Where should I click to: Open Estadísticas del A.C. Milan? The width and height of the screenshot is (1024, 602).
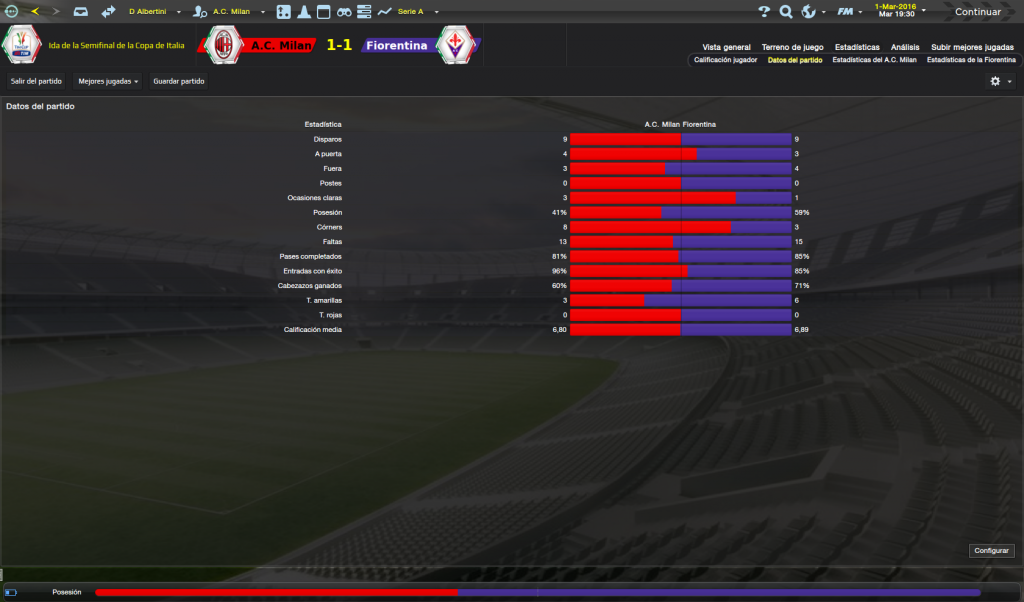[x=874, y=60]
